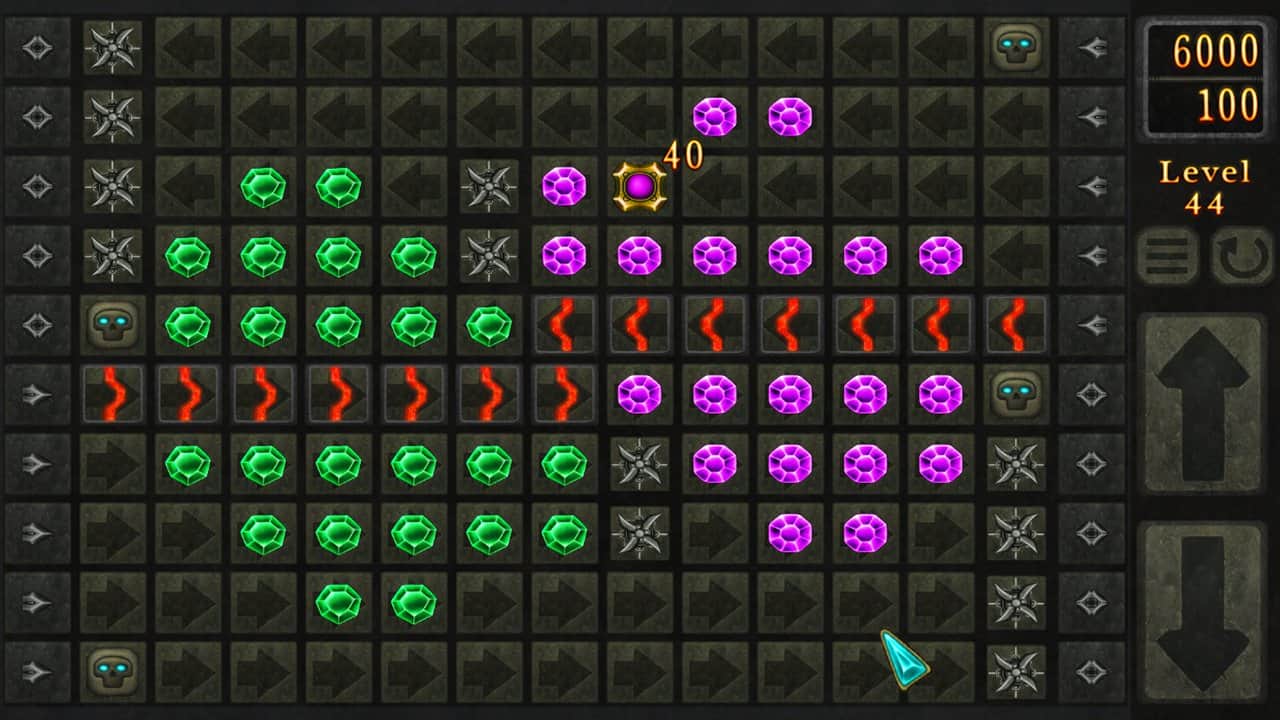
Task: Select the golden-framed purple gem showing 40
Action: pos(638,185)
